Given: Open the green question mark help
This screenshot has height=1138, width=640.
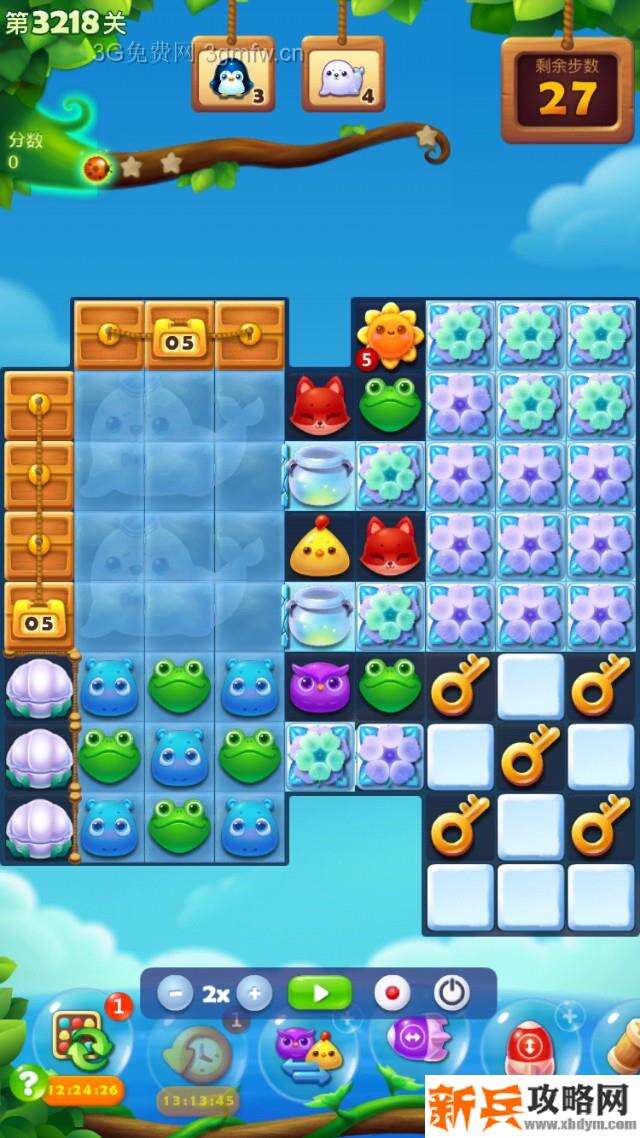Looking at the screenshot, I should pyautogui.click(x=29, y=1082).
